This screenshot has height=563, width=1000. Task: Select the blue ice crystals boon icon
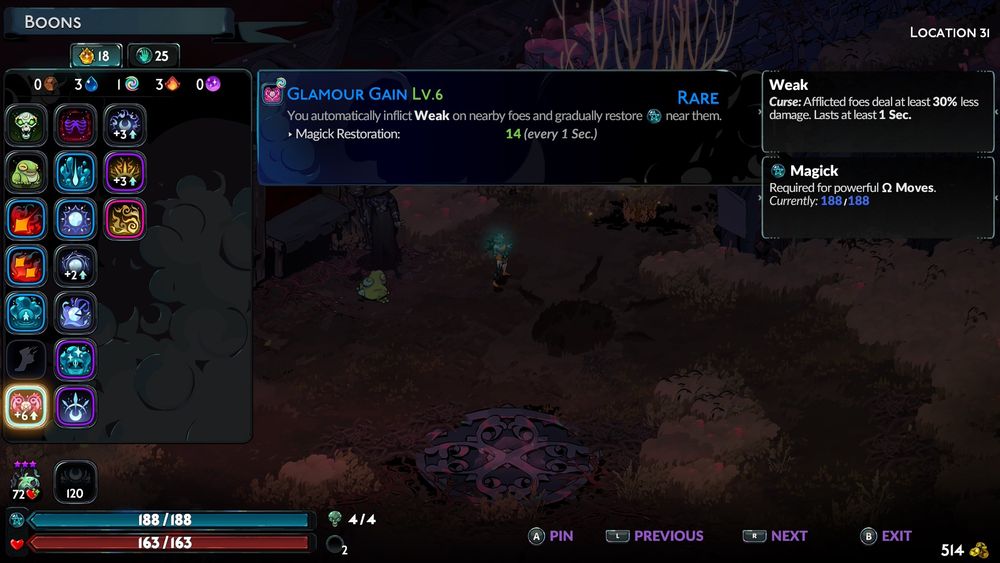76,172
